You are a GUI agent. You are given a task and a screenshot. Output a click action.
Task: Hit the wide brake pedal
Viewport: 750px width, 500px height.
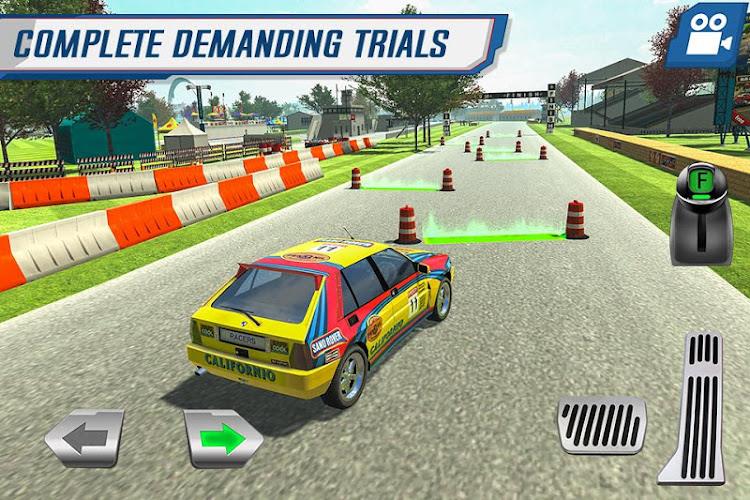click(601, 423)
